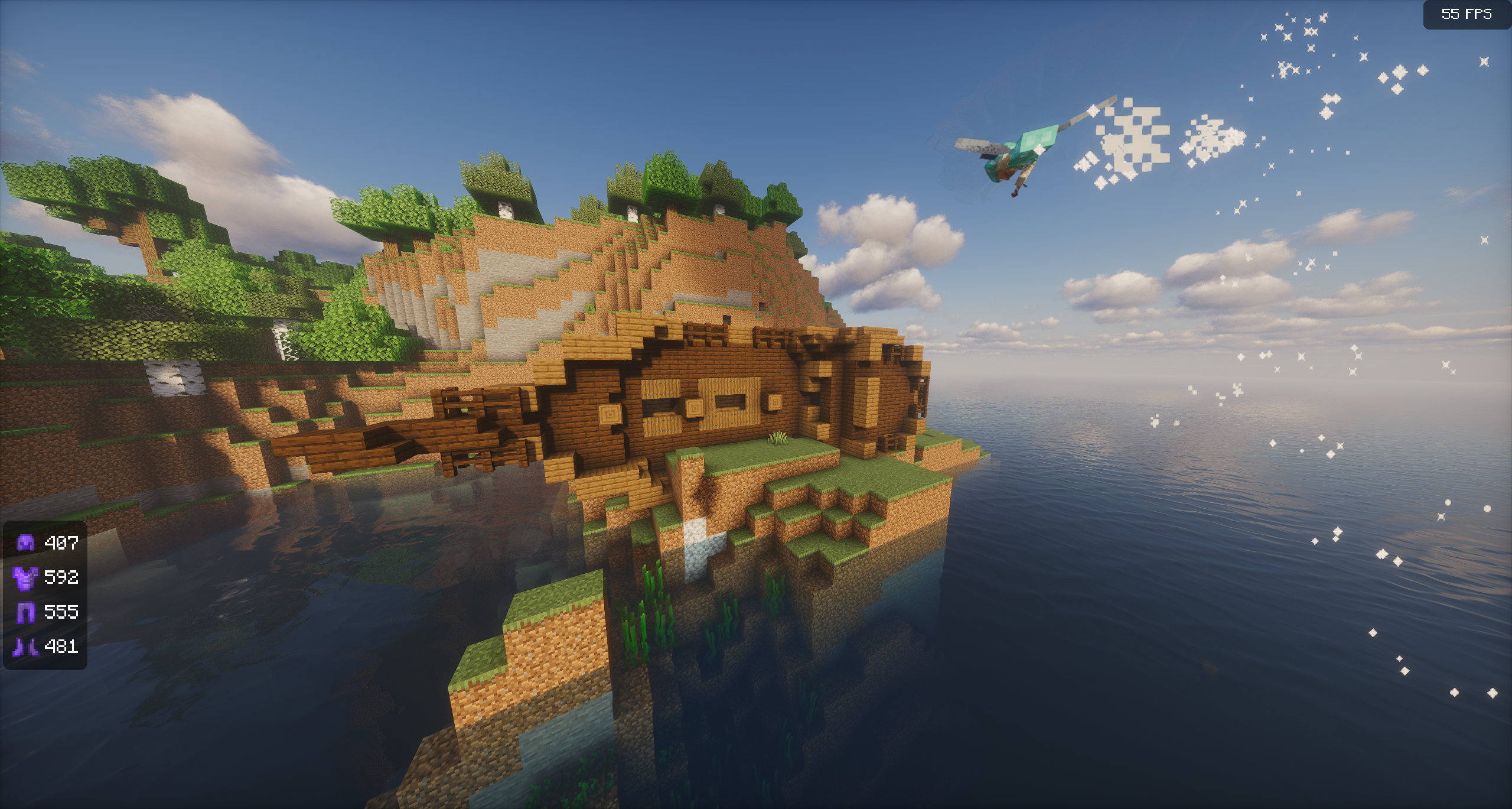The width and height of the screenshot is (1512, 809).
Task: Click the chestplate armor icon
Action: coord(25,577)
